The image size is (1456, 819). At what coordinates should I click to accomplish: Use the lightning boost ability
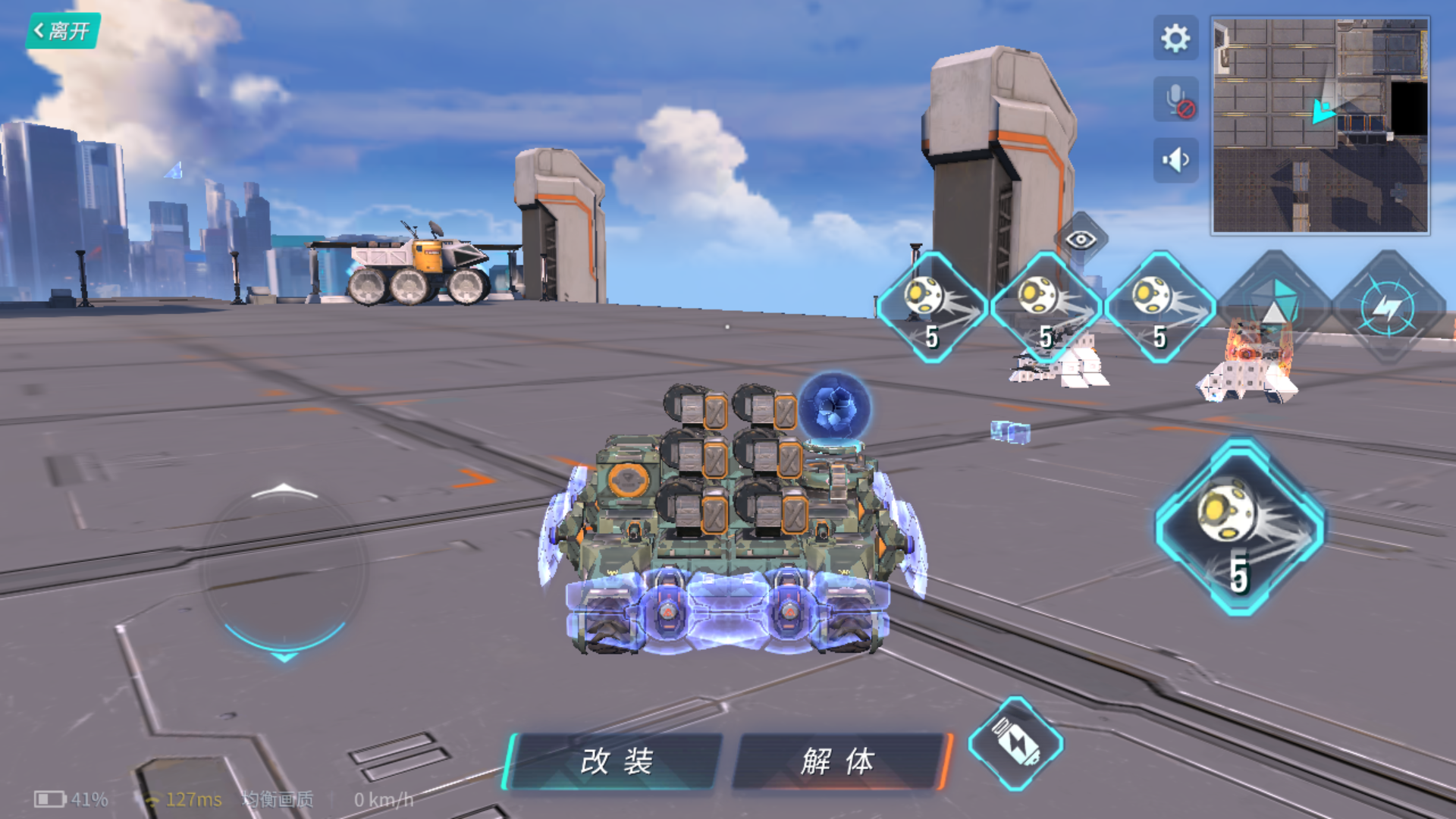click(1389, 307)
